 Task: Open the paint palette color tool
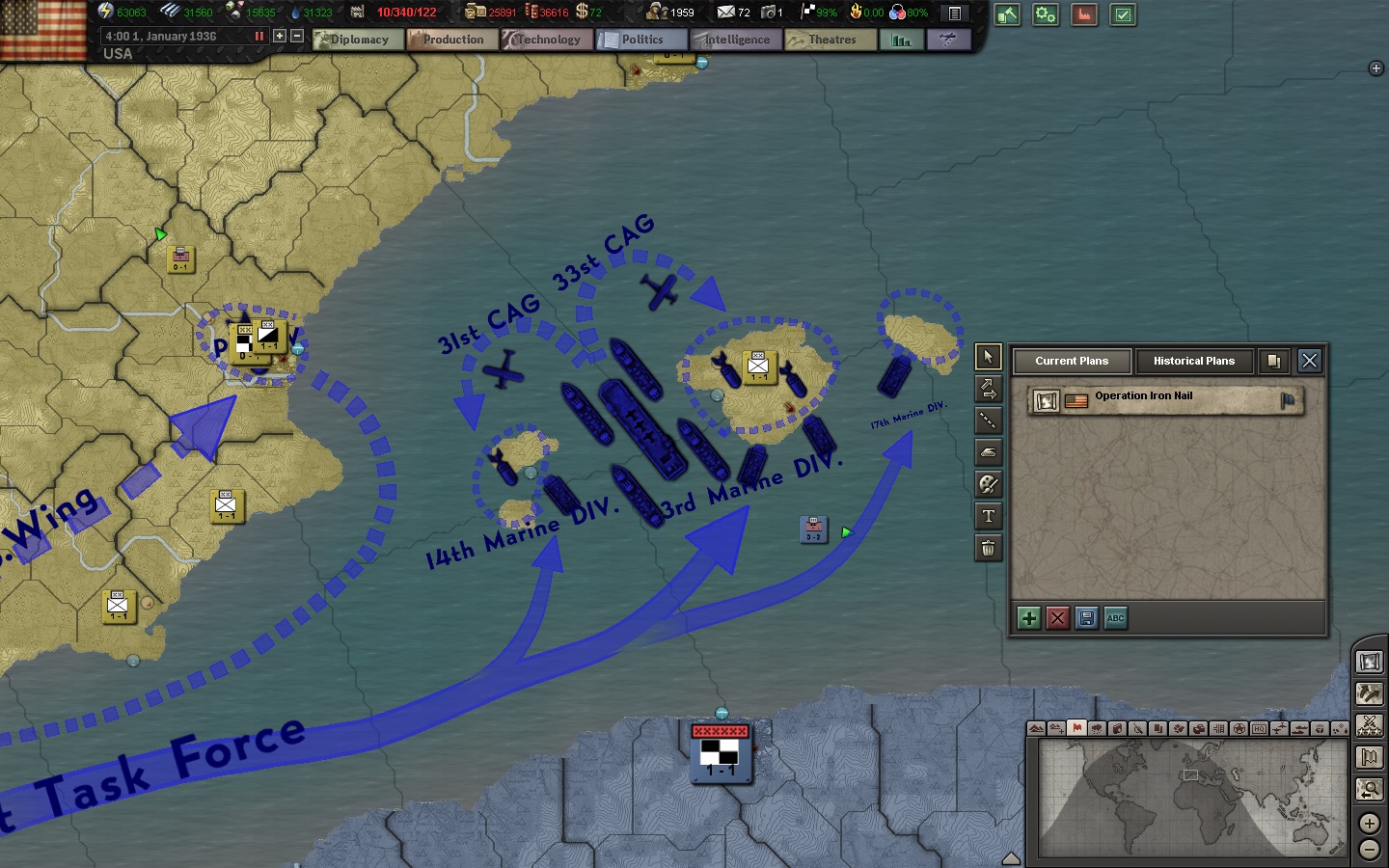tap(988, 484)
